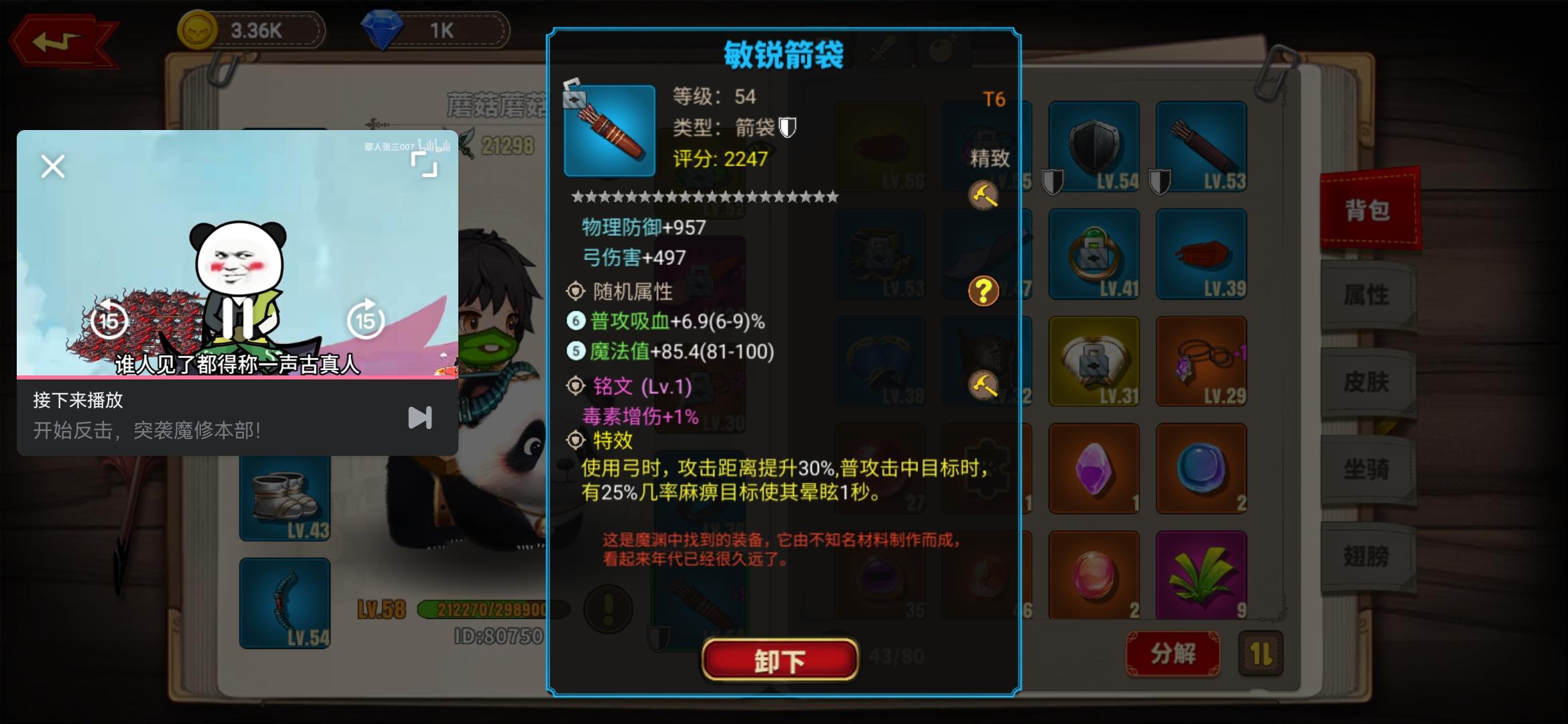Close the video overlay

click(52, 166)
